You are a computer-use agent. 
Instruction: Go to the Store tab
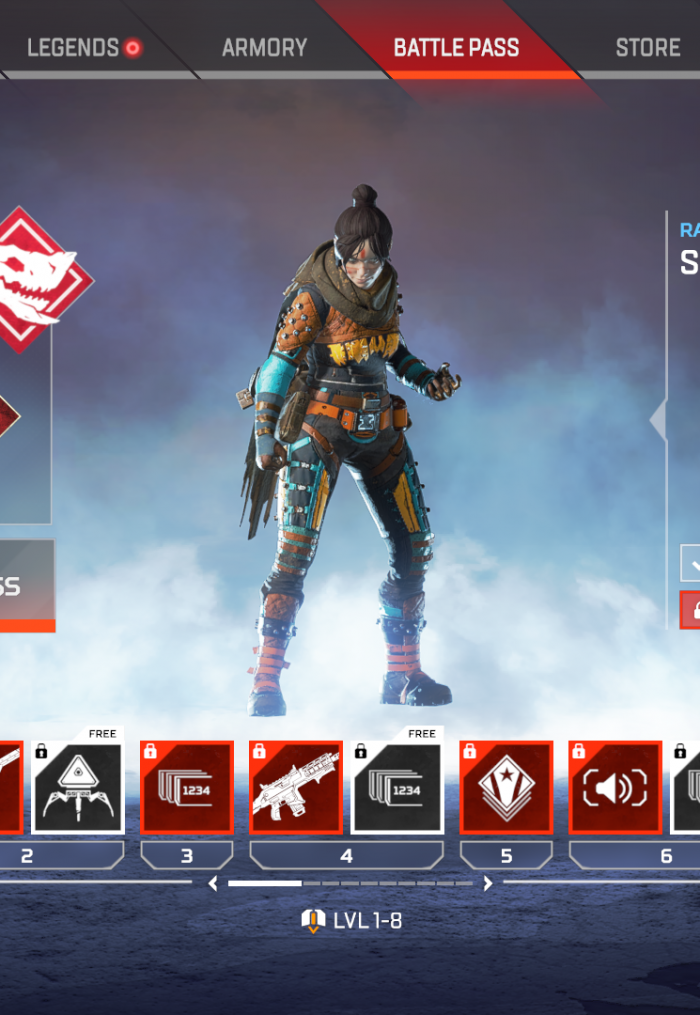click(x=648, y=47)
